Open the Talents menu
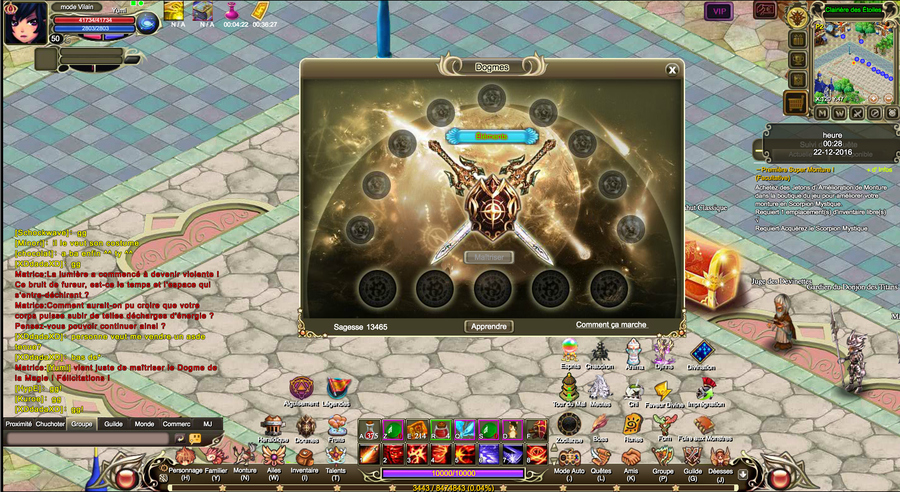This screenshot has height=492, width=900. (x=335, y=462)
